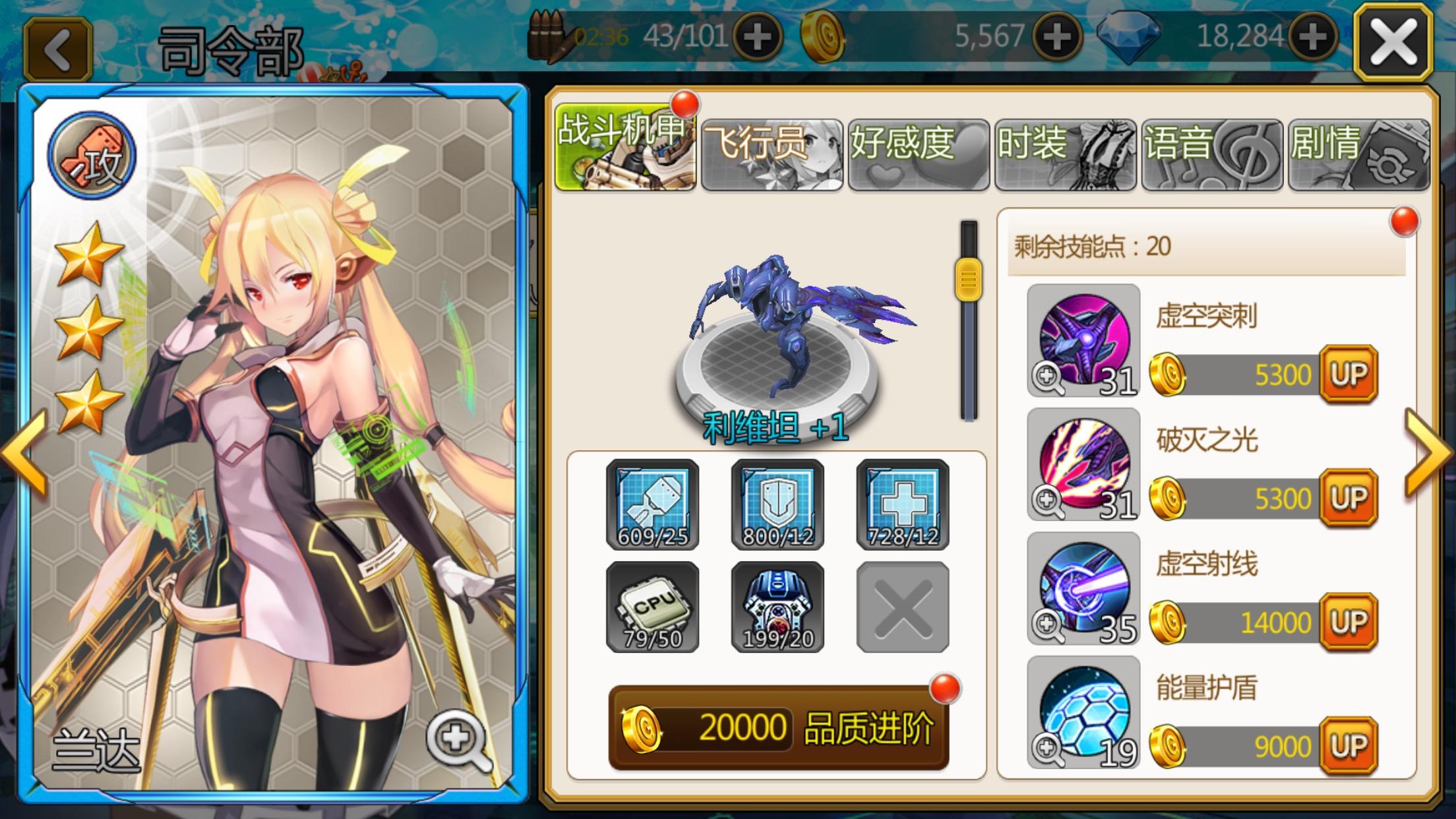Switch to the 语音 tab
The width and height of the screenshot is (1456, 819).
(1212, 154)
